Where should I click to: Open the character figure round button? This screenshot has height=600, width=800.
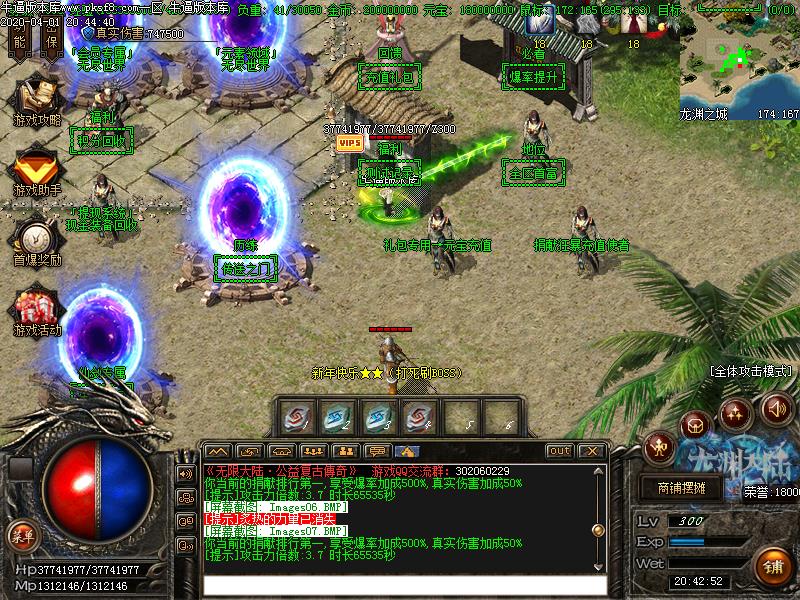(660, 446)
